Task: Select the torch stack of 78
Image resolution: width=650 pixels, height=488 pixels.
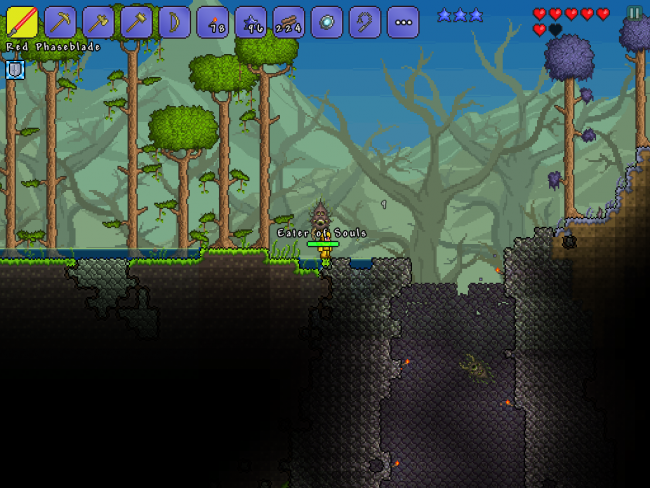Action: (212, 22)
